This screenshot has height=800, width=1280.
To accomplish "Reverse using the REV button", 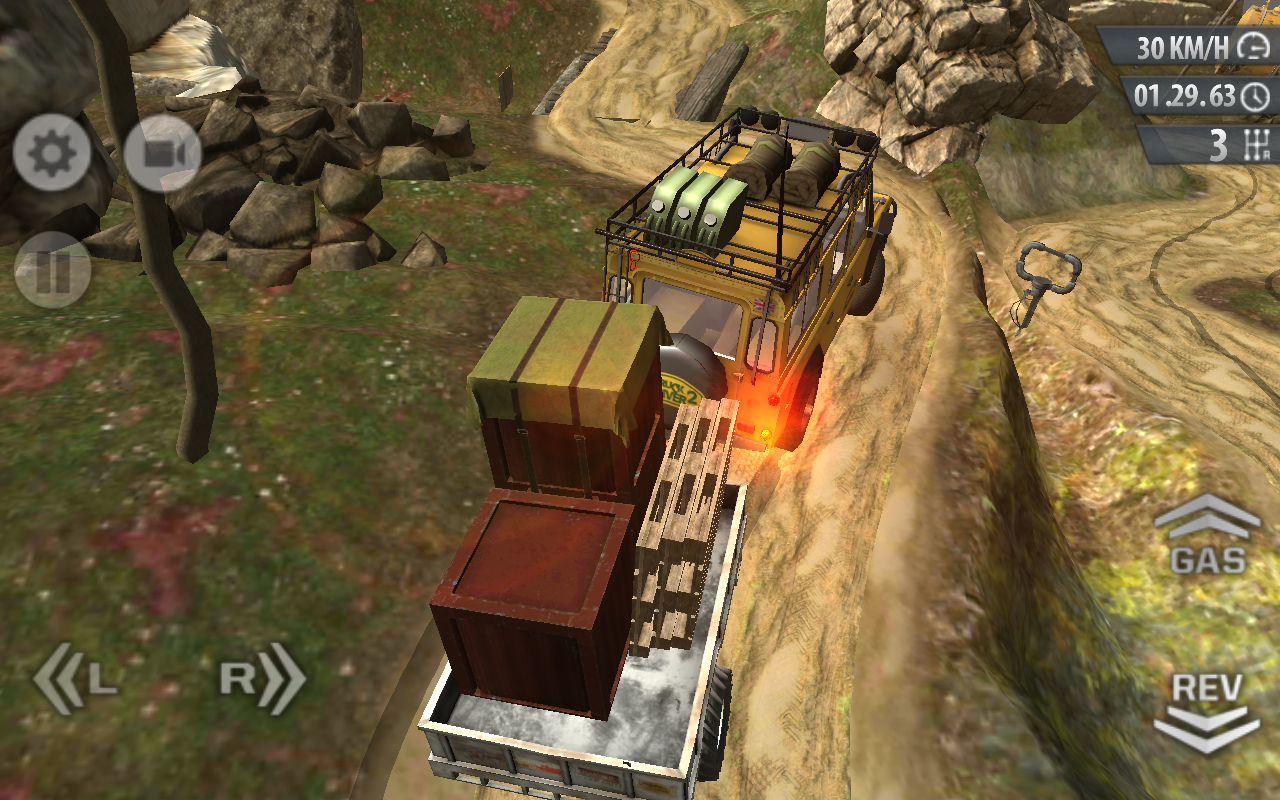I will tap(1208, 712).
